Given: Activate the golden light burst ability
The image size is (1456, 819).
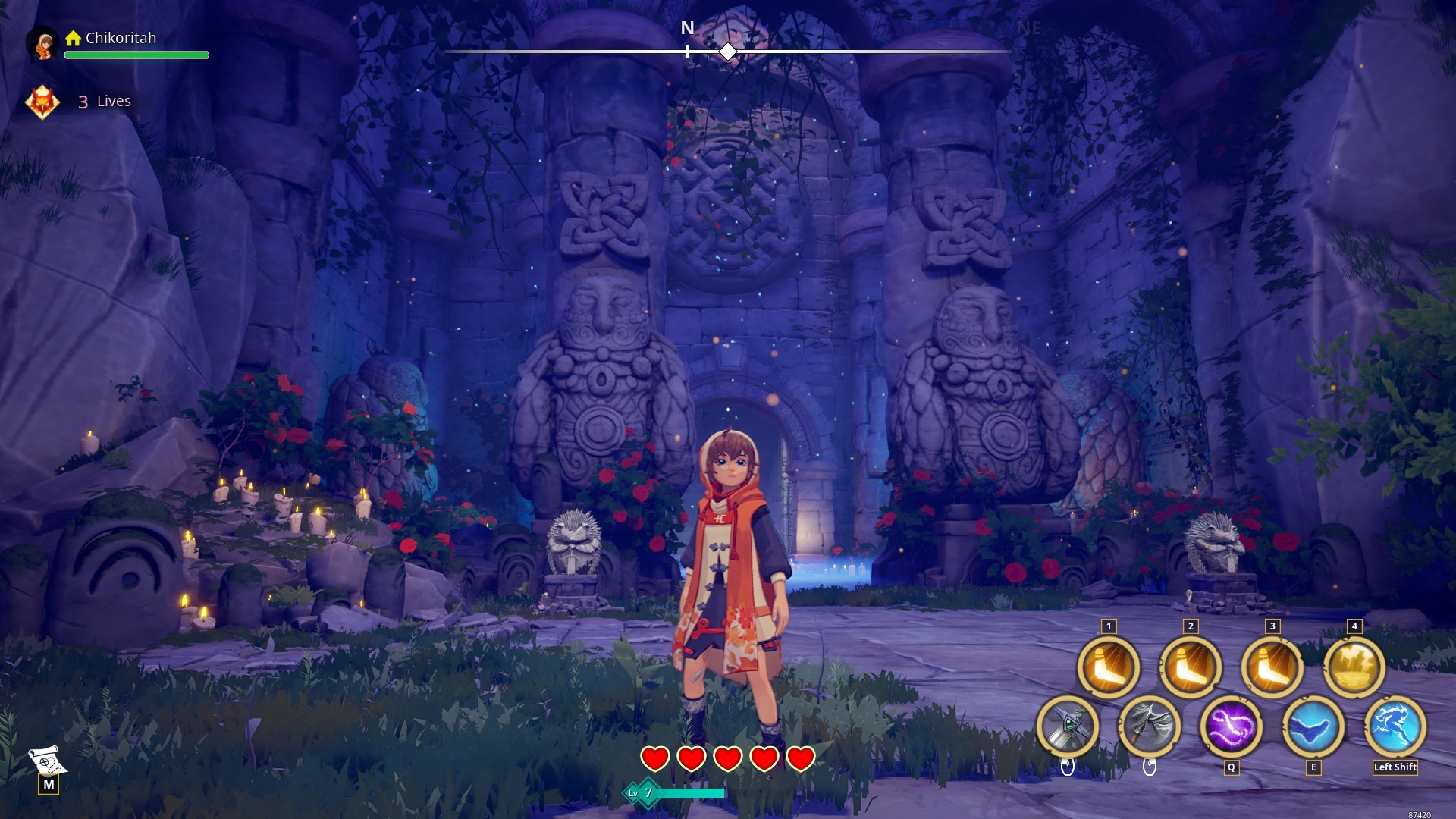Looking at the screenshot, I should (1354, 667).
